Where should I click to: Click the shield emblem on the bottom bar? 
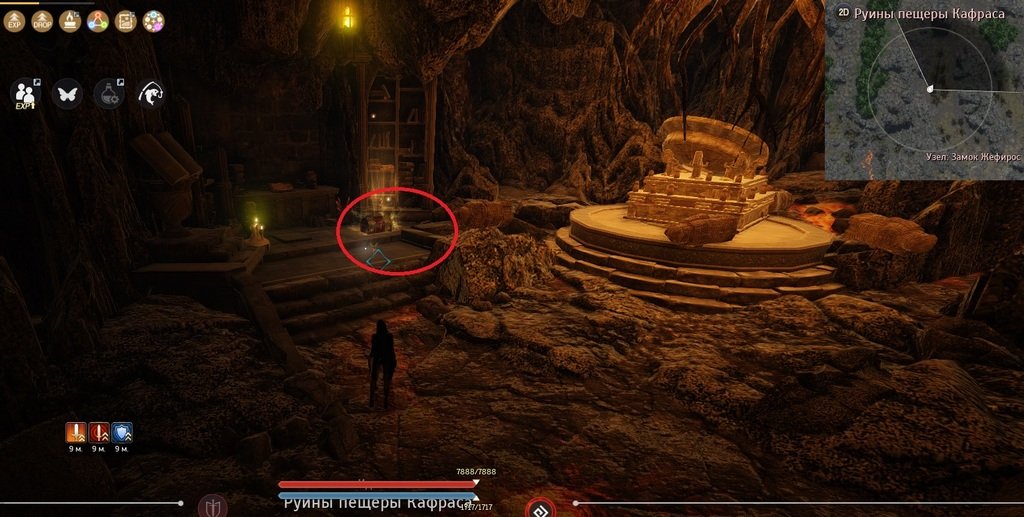pos(212,507)
